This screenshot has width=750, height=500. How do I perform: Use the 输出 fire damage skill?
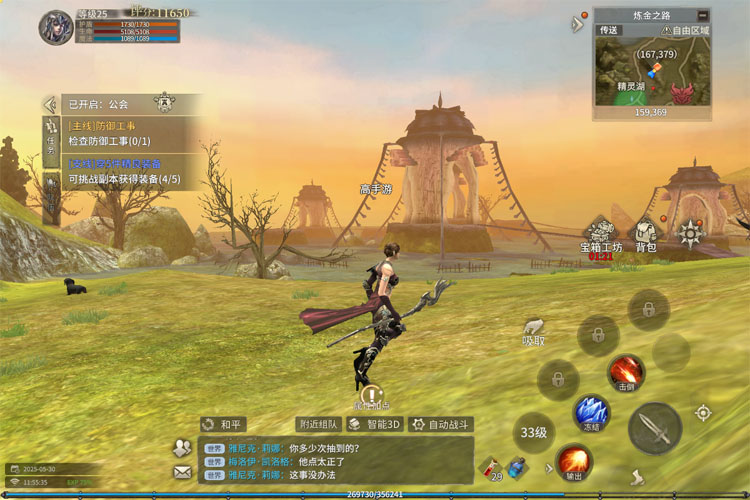click(574, 462)
